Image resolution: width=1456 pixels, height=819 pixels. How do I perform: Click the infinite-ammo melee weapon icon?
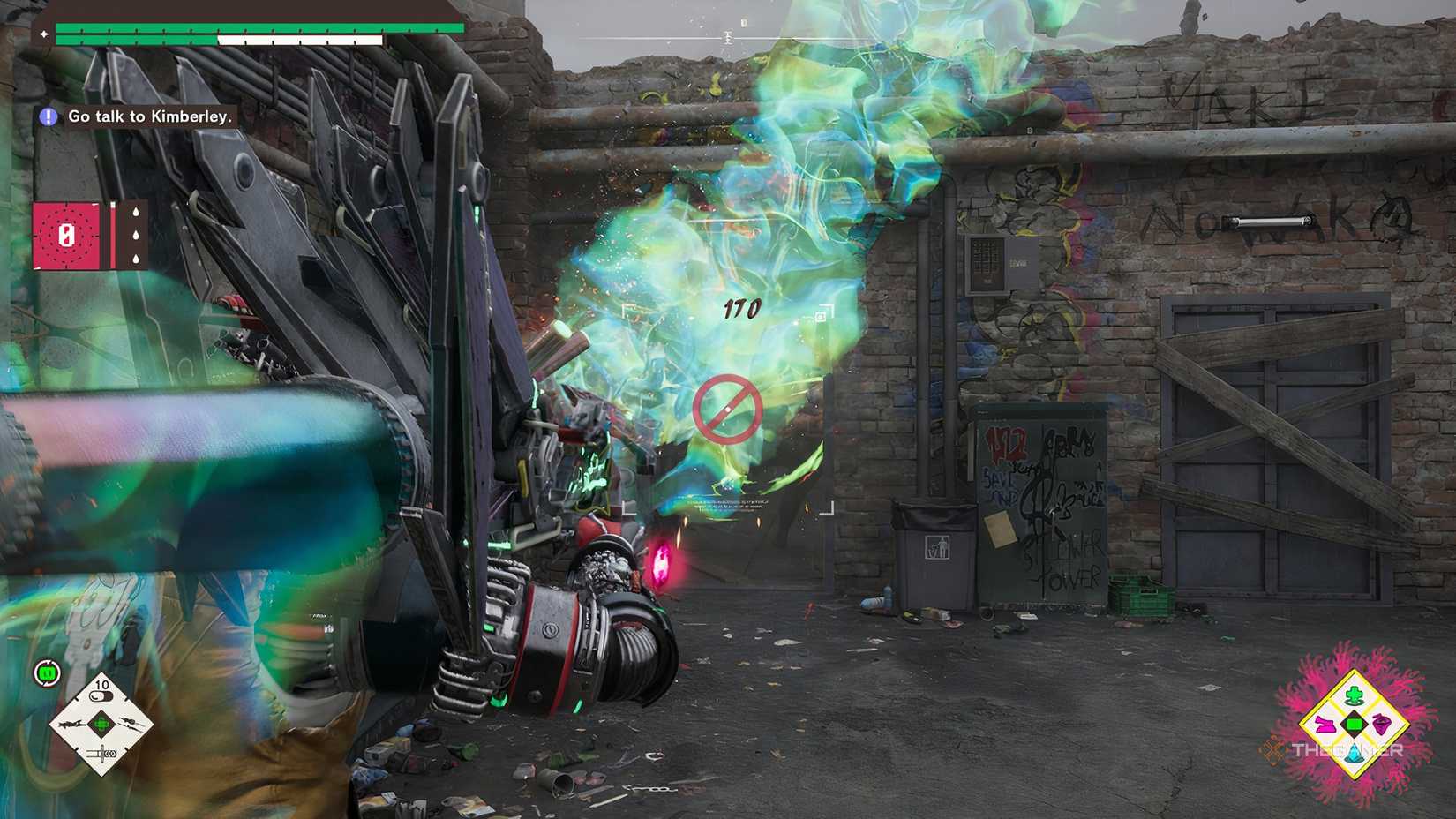[101, 753]
